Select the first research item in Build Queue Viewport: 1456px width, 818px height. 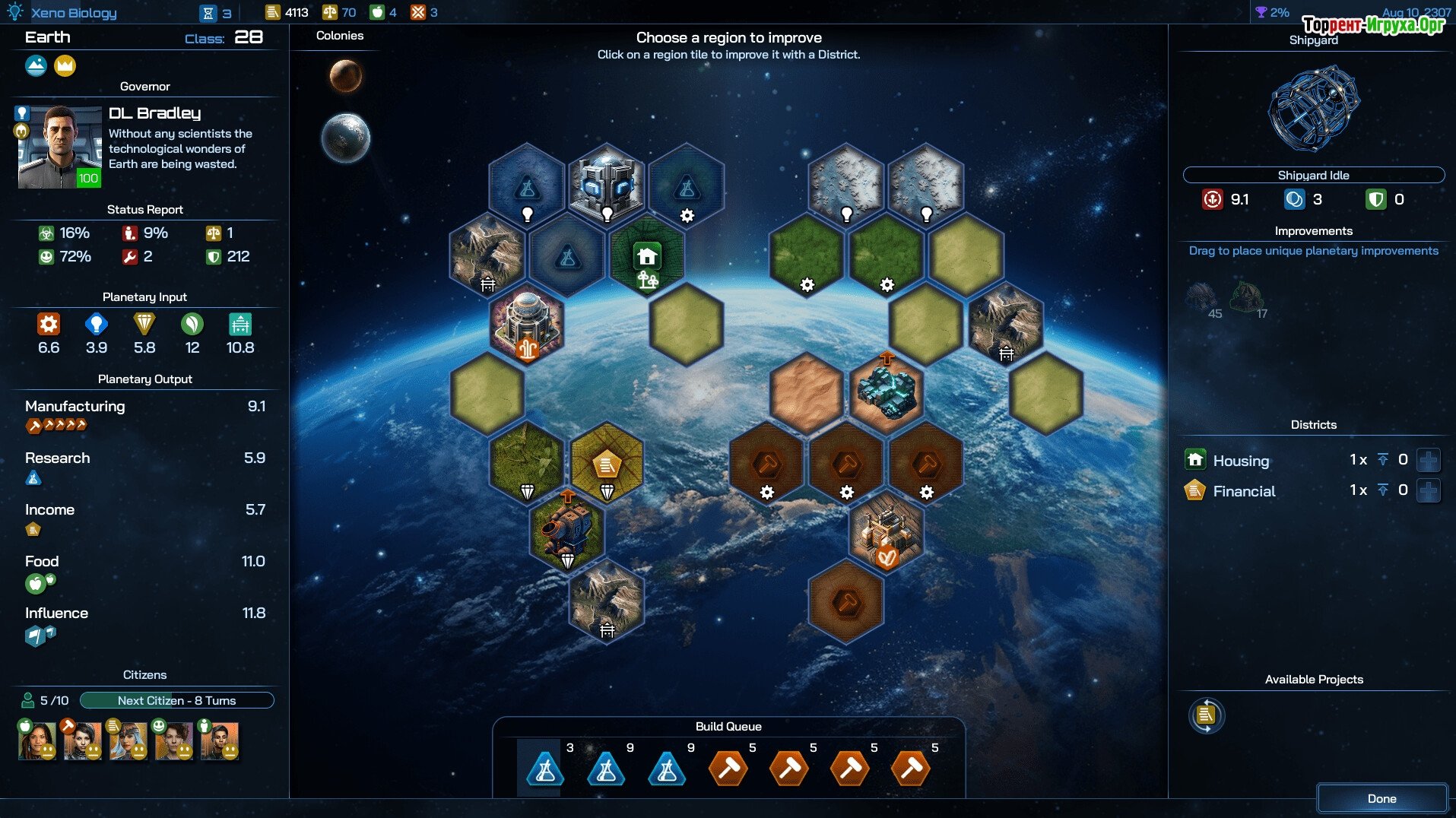tap(545, 768)
